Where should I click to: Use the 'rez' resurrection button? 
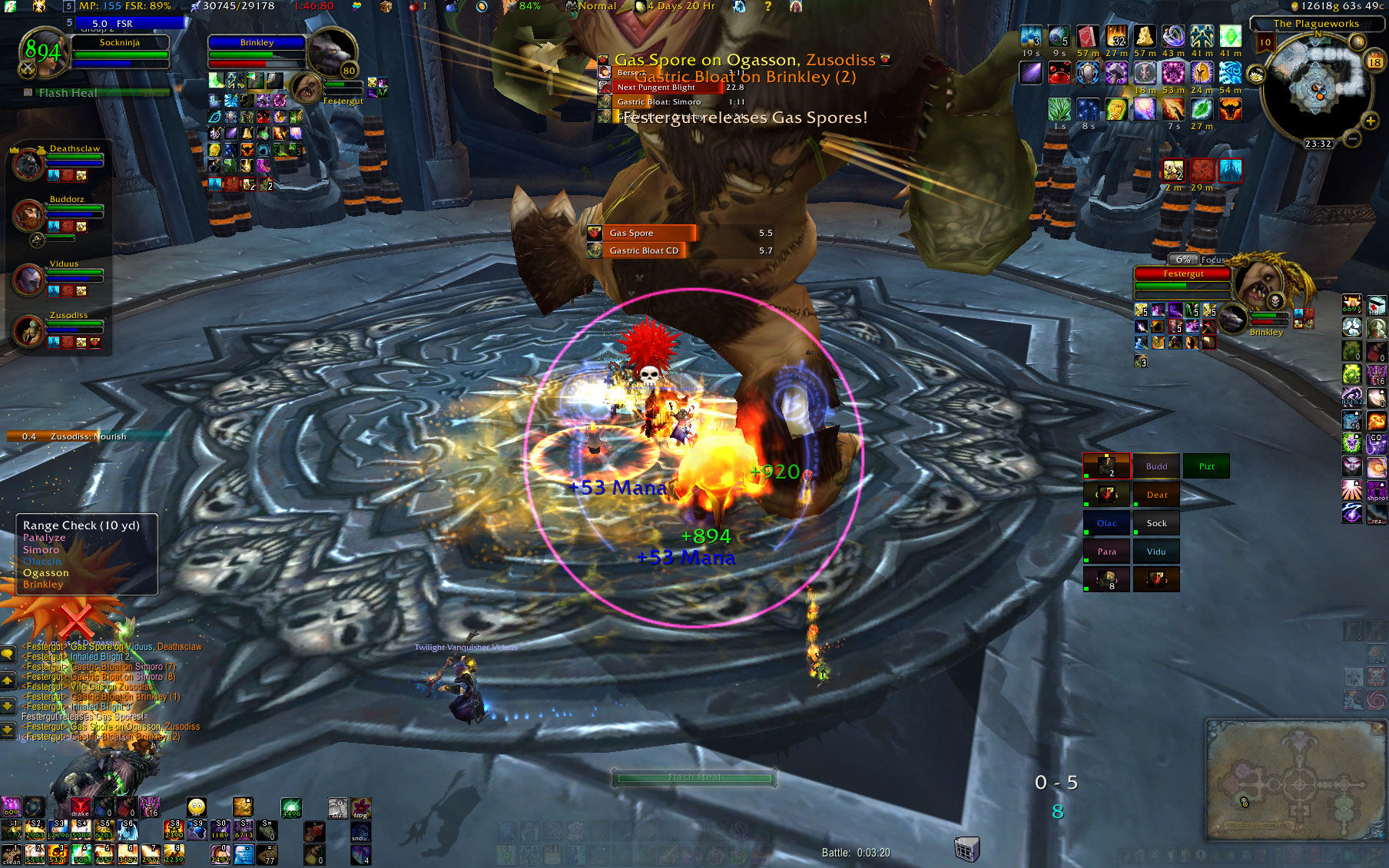[x=1376, y=513]
